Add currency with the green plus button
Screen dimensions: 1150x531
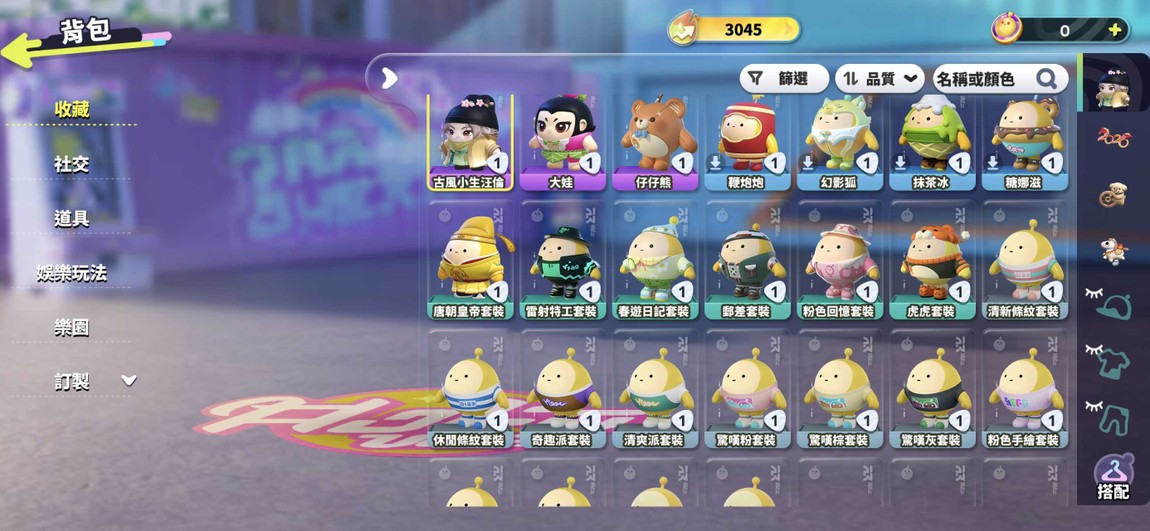click(x=1115, y=30)
